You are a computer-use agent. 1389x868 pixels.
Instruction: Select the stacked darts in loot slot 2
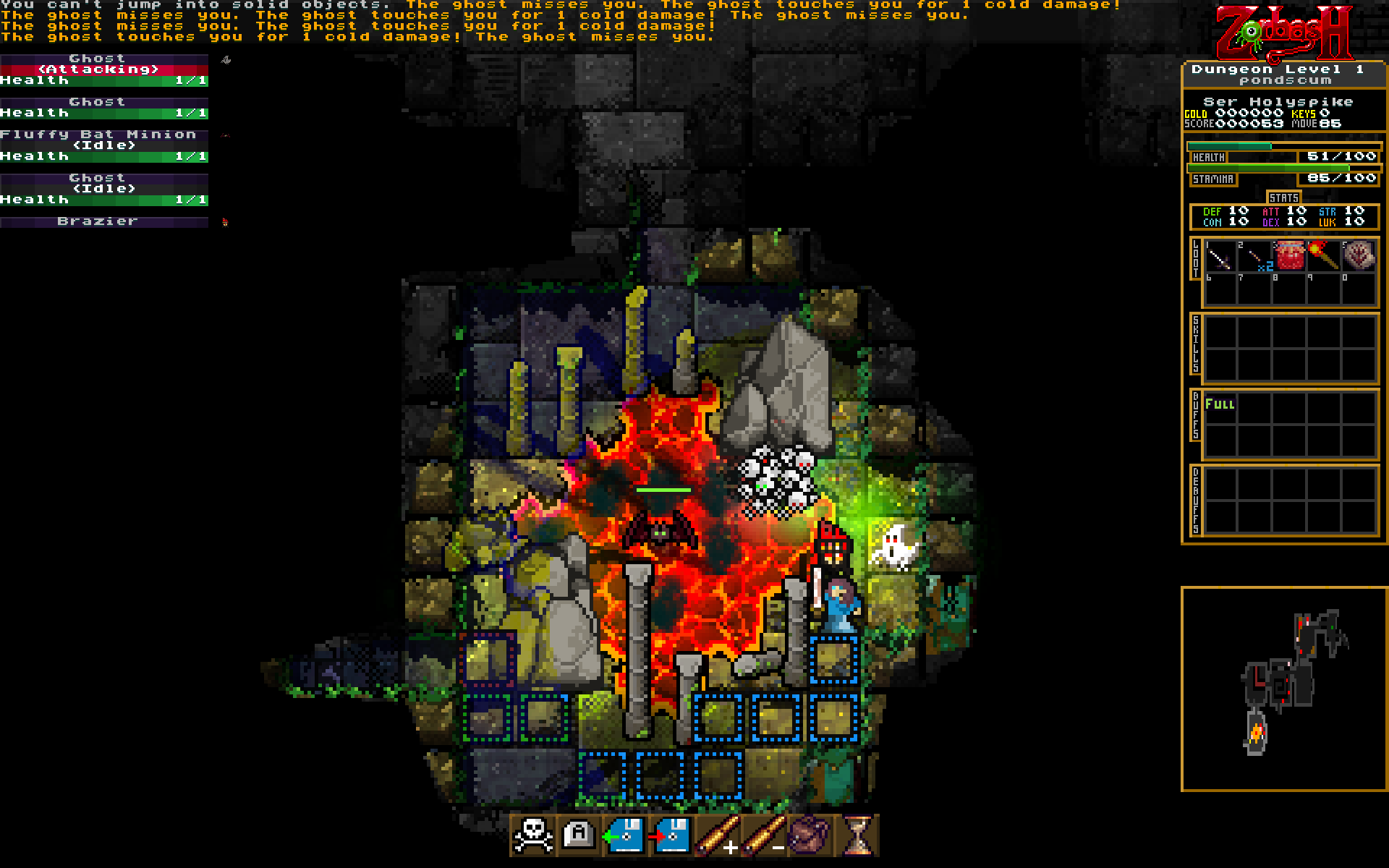pyautogui.click(x=1255, y=257)
